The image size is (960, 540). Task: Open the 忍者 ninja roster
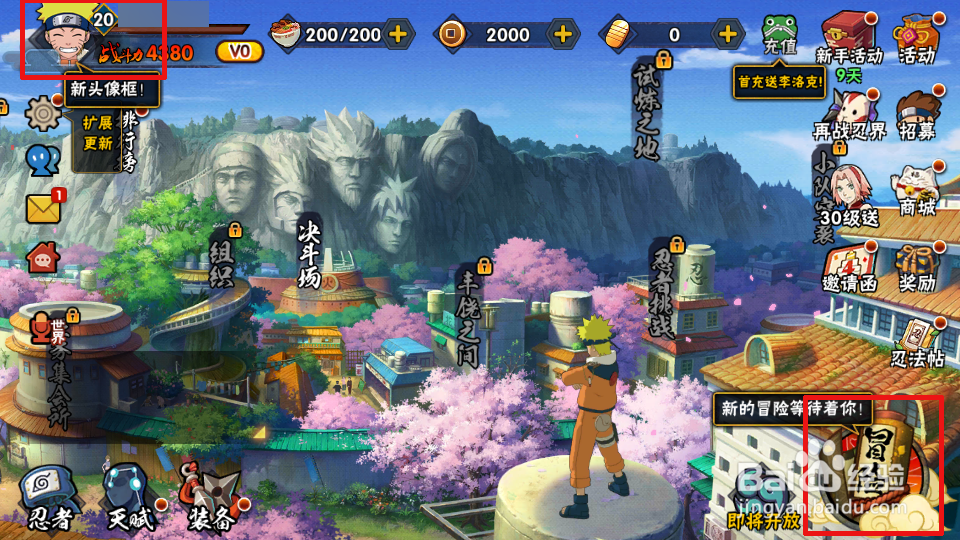[x=48, y=495]
